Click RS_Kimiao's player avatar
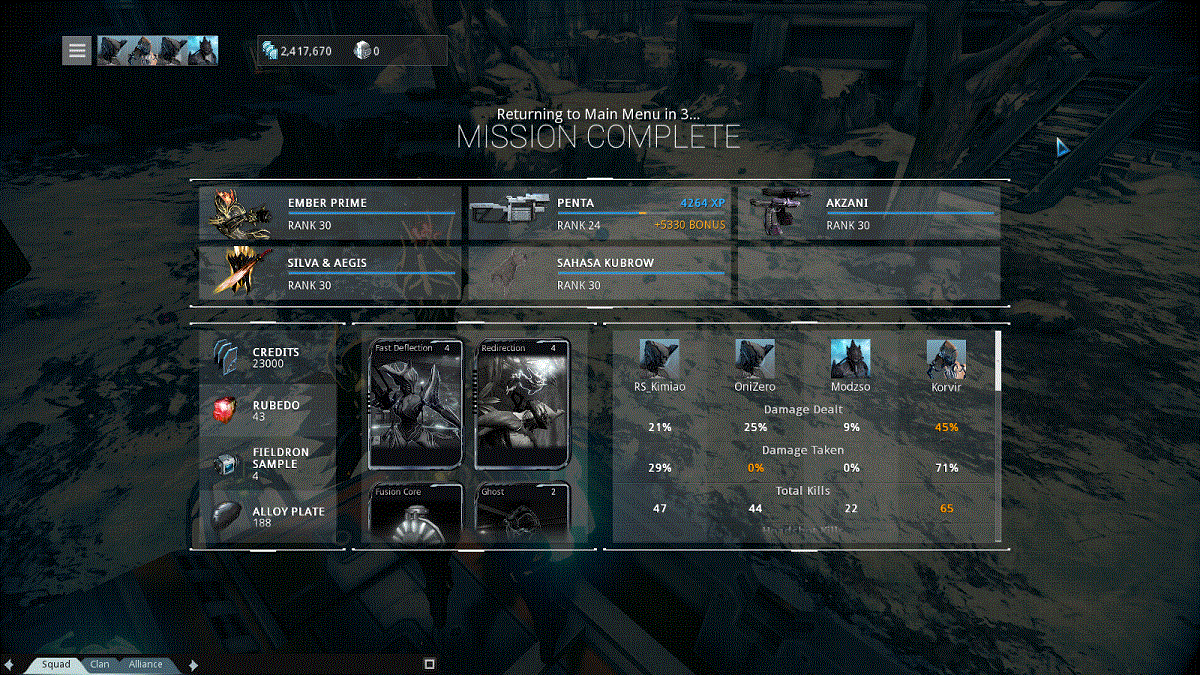 pyautogui.click(x=659, y=358)
